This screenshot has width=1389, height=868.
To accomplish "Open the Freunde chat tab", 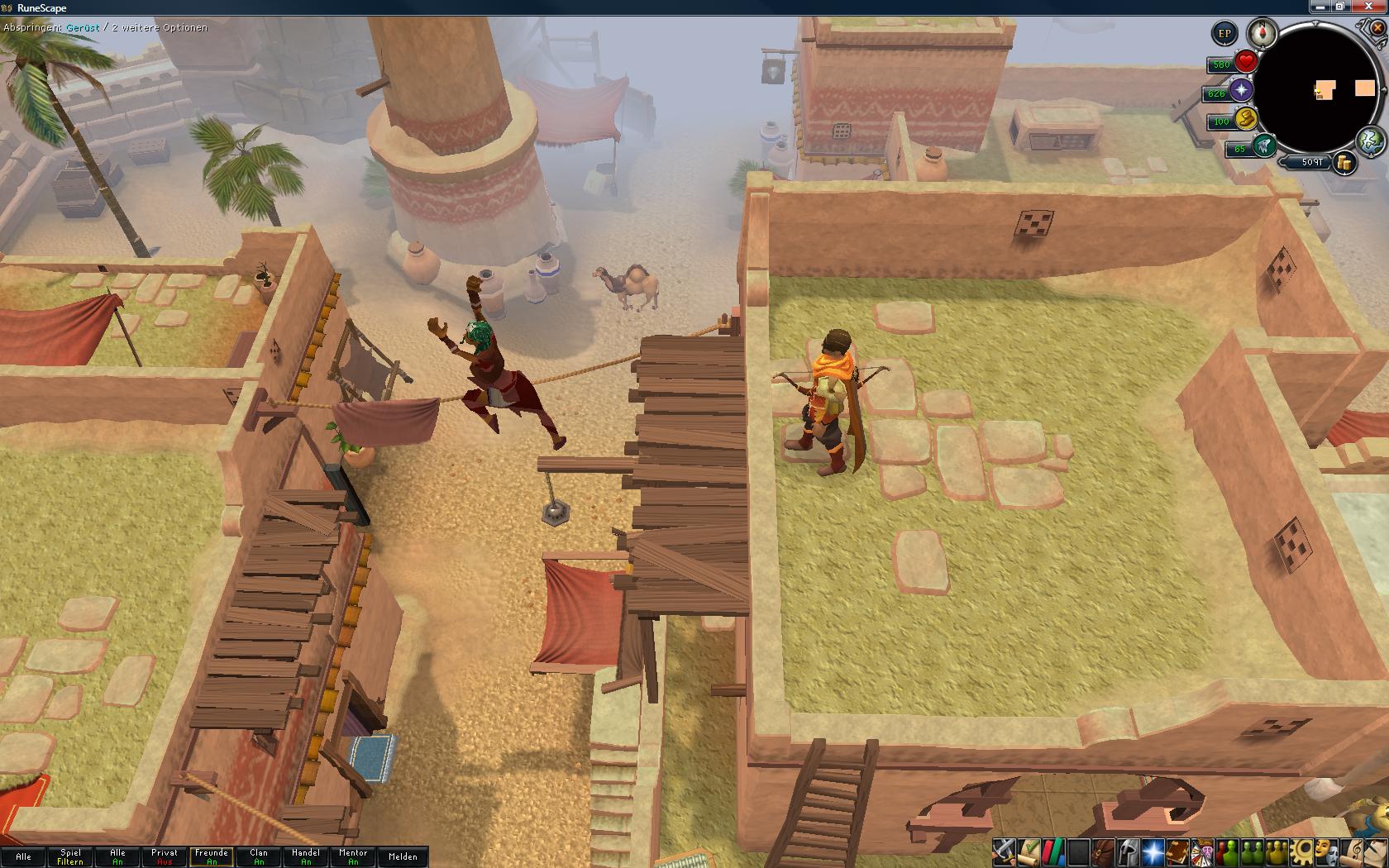I will point(212,856).
